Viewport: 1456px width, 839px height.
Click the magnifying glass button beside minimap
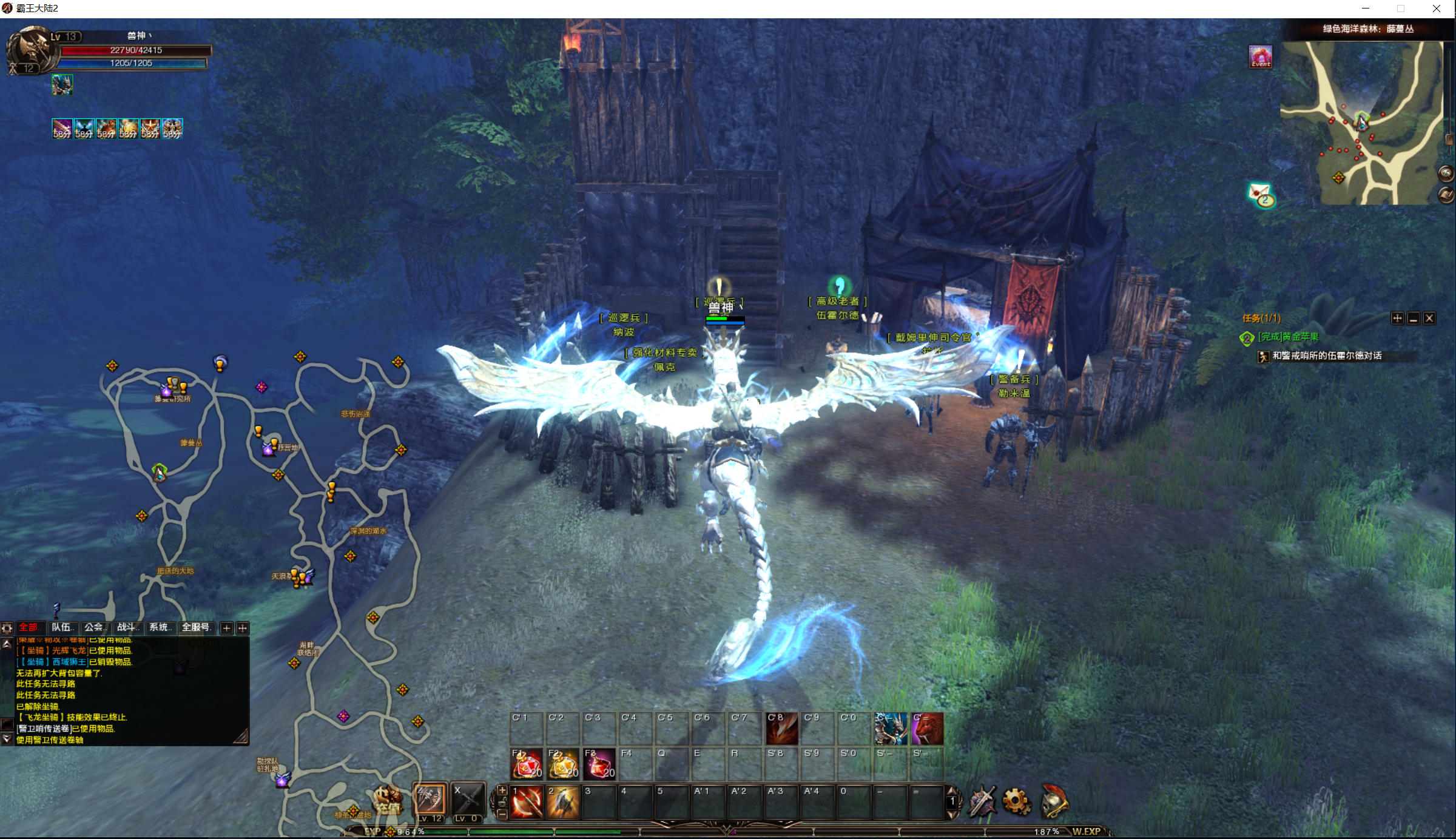tap(1446, 174)
